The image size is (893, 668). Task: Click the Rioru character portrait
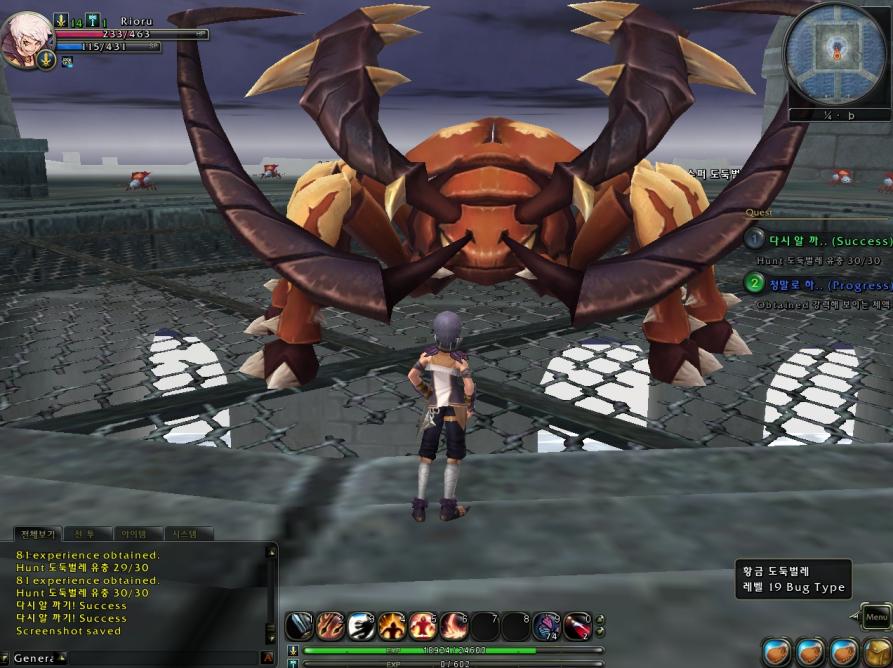(x=26, y=38)
